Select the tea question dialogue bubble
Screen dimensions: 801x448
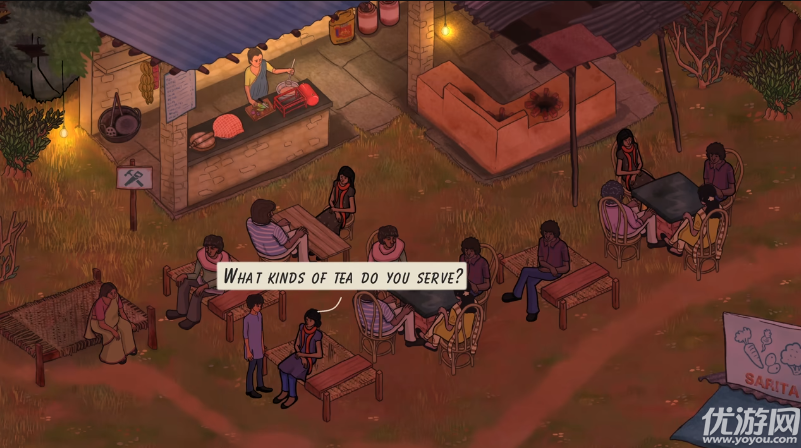[x=343, y=275]
